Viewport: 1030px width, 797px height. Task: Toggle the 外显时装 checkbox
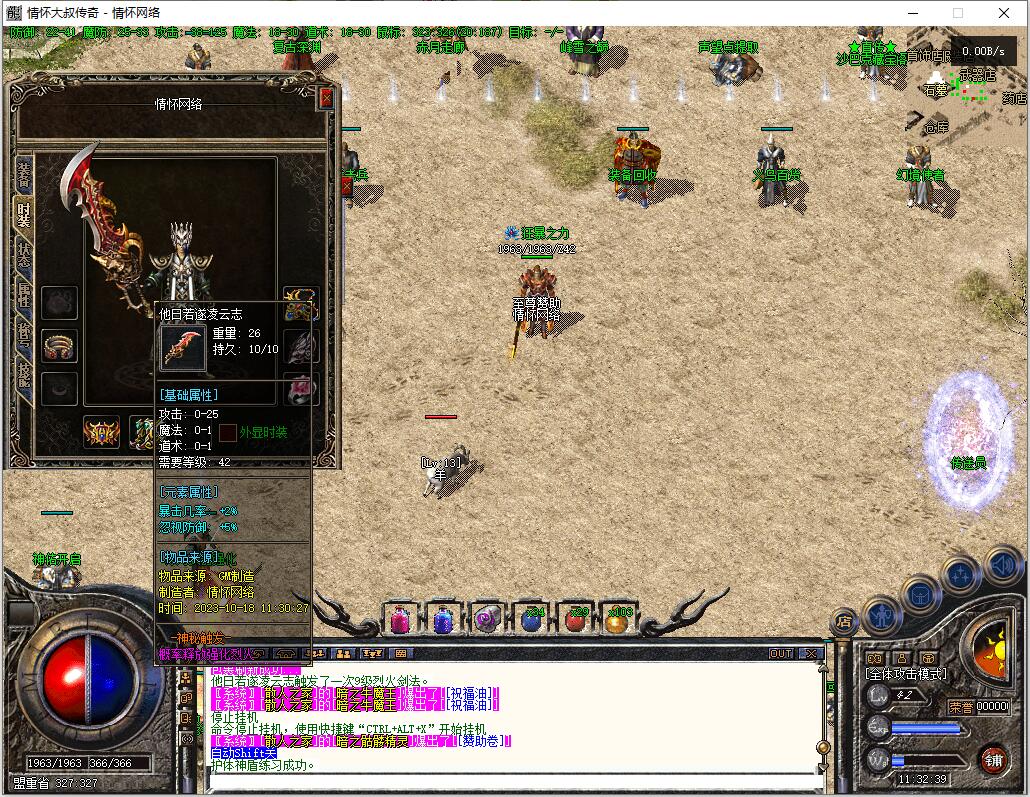(229, 432)
